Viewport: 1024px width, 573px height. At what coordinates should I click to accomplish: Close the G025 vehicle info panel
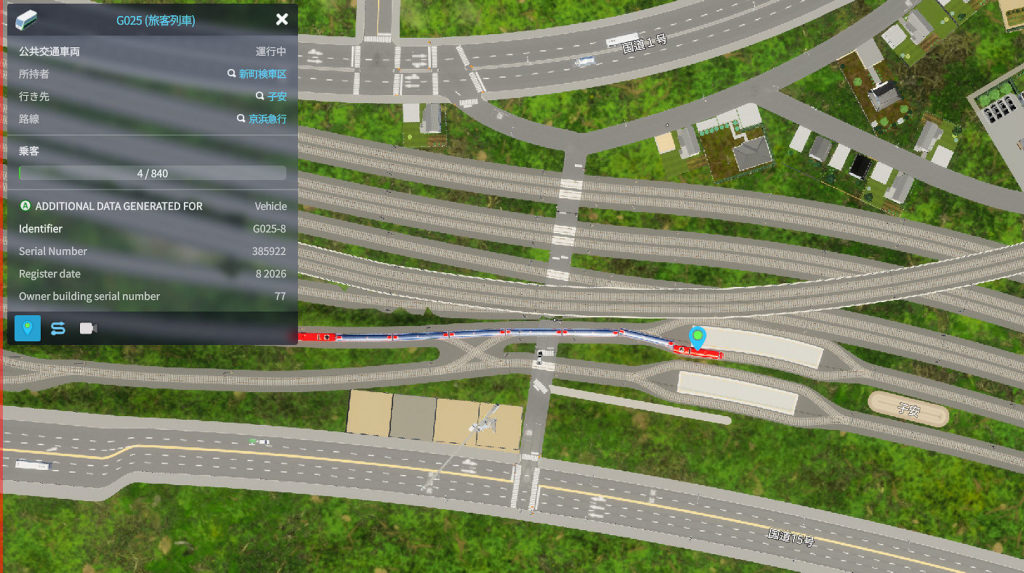click(282, 19)
